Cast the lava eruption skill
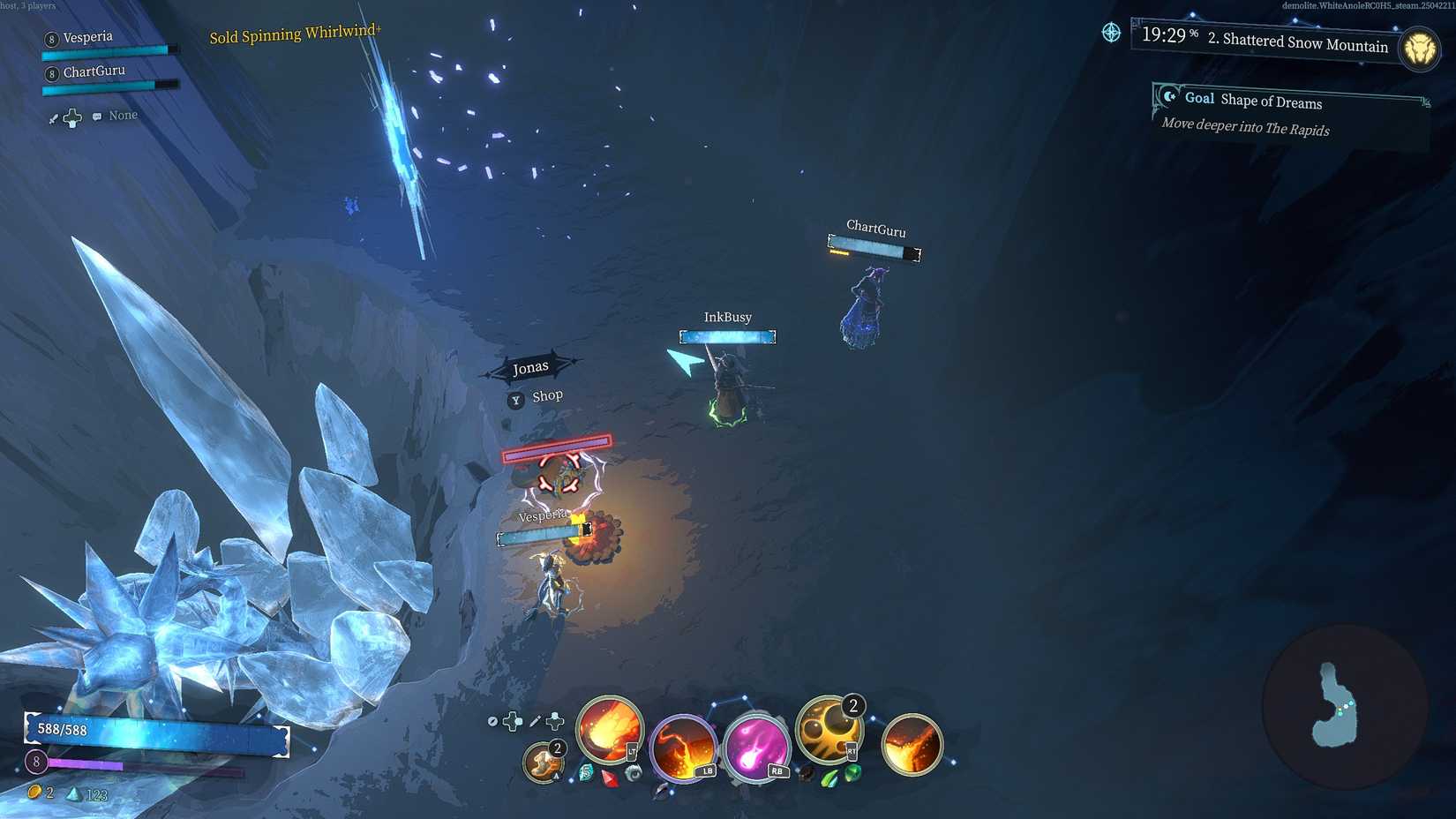The height and width of the screenshot is (819, 1456). pyautogui.click(x=682, y=748)
